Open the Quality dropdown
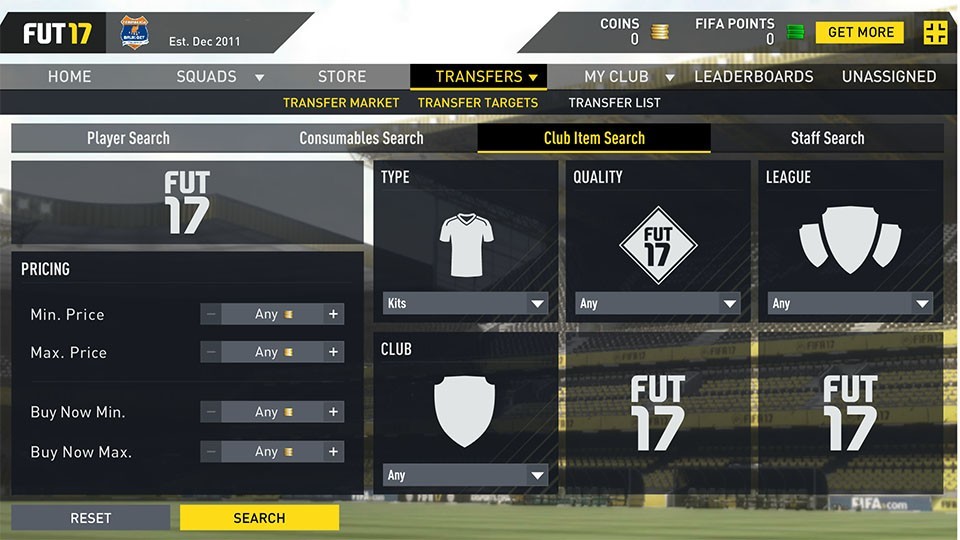 pos(658,303)
